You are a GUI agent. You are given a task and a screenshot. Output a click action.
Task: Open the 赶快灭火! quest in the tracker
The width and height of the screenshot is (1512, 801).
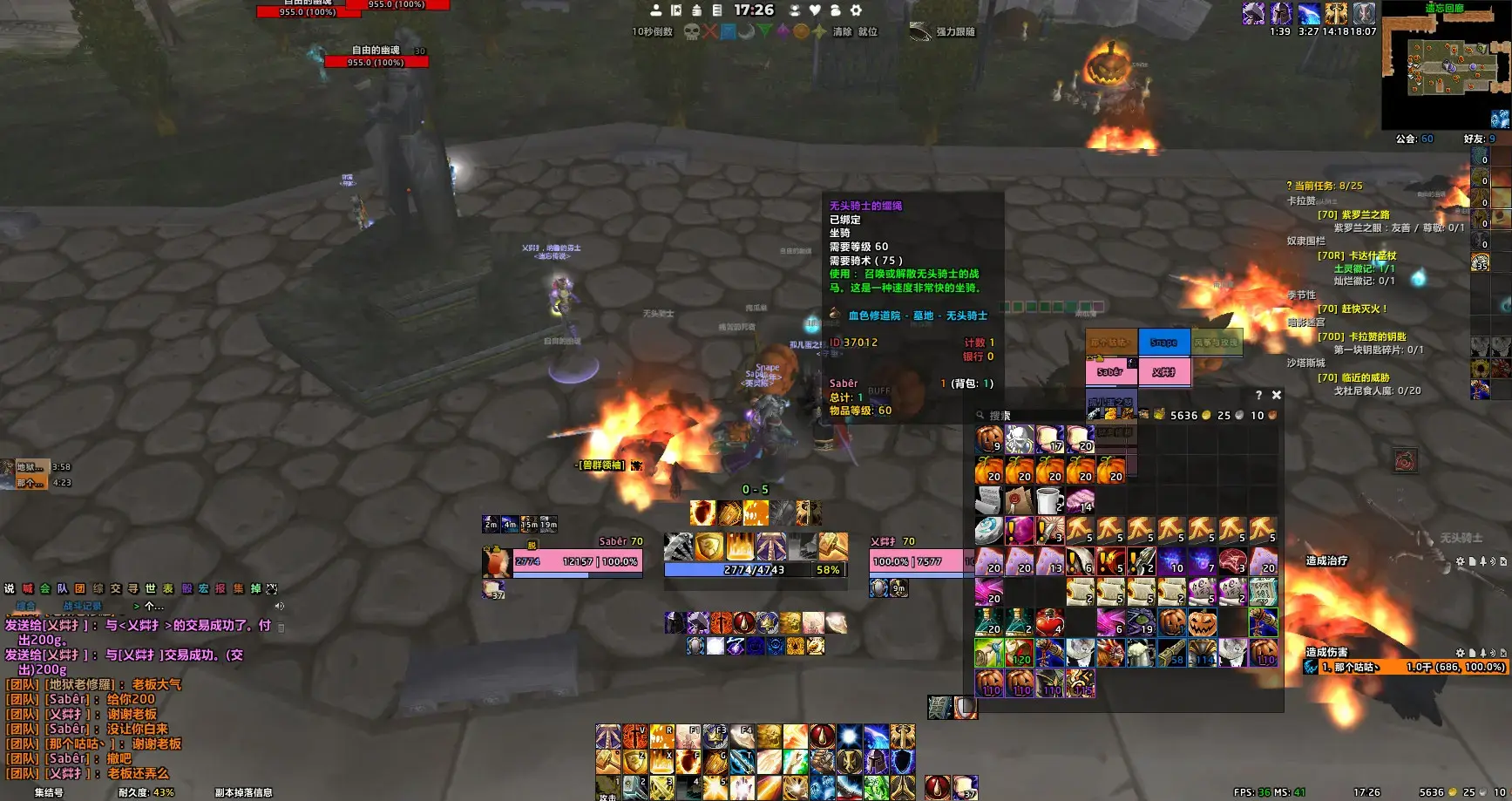click(x=1352, y=309)
